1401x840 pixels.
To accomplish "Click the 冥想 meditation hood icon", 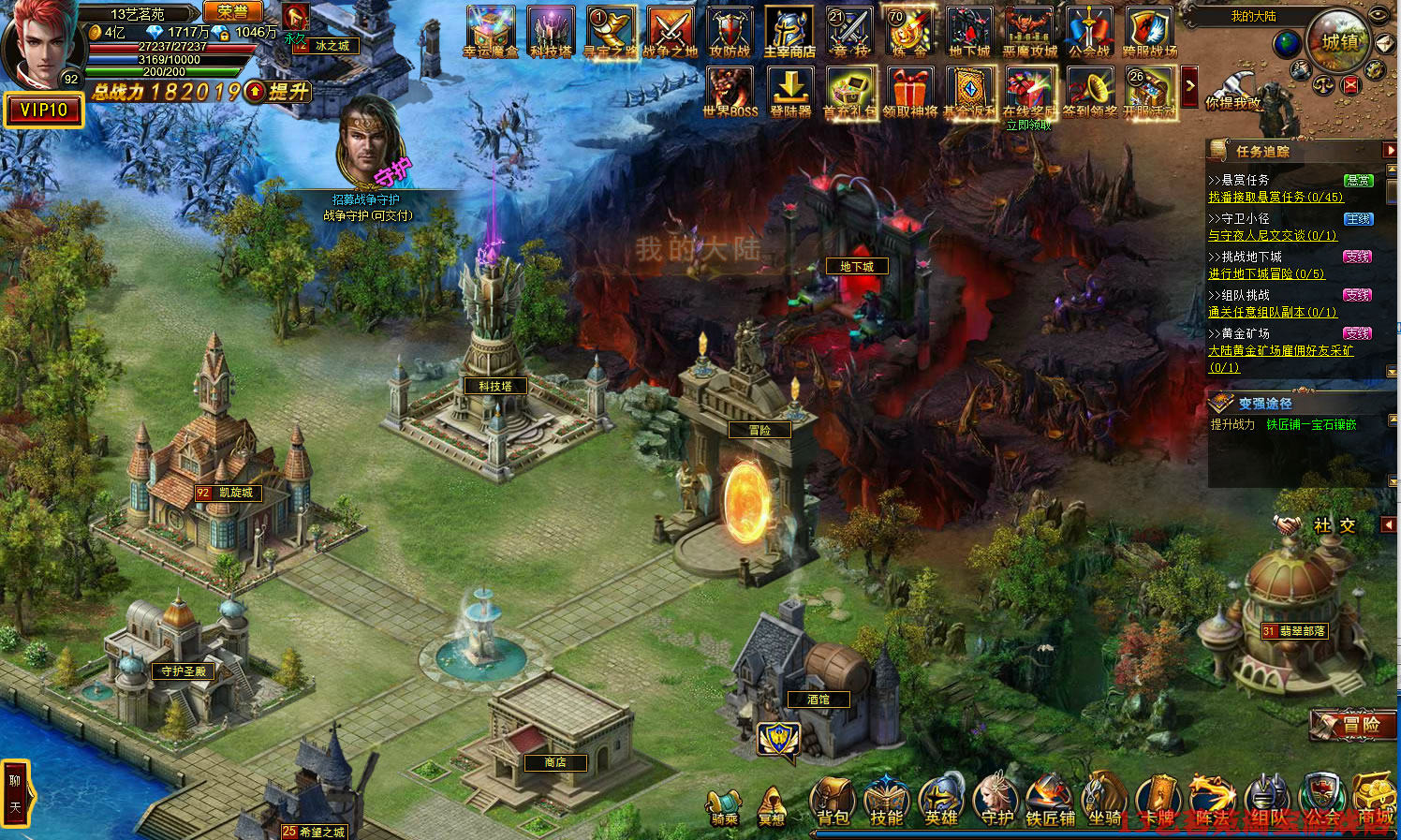I will point(772,806).
